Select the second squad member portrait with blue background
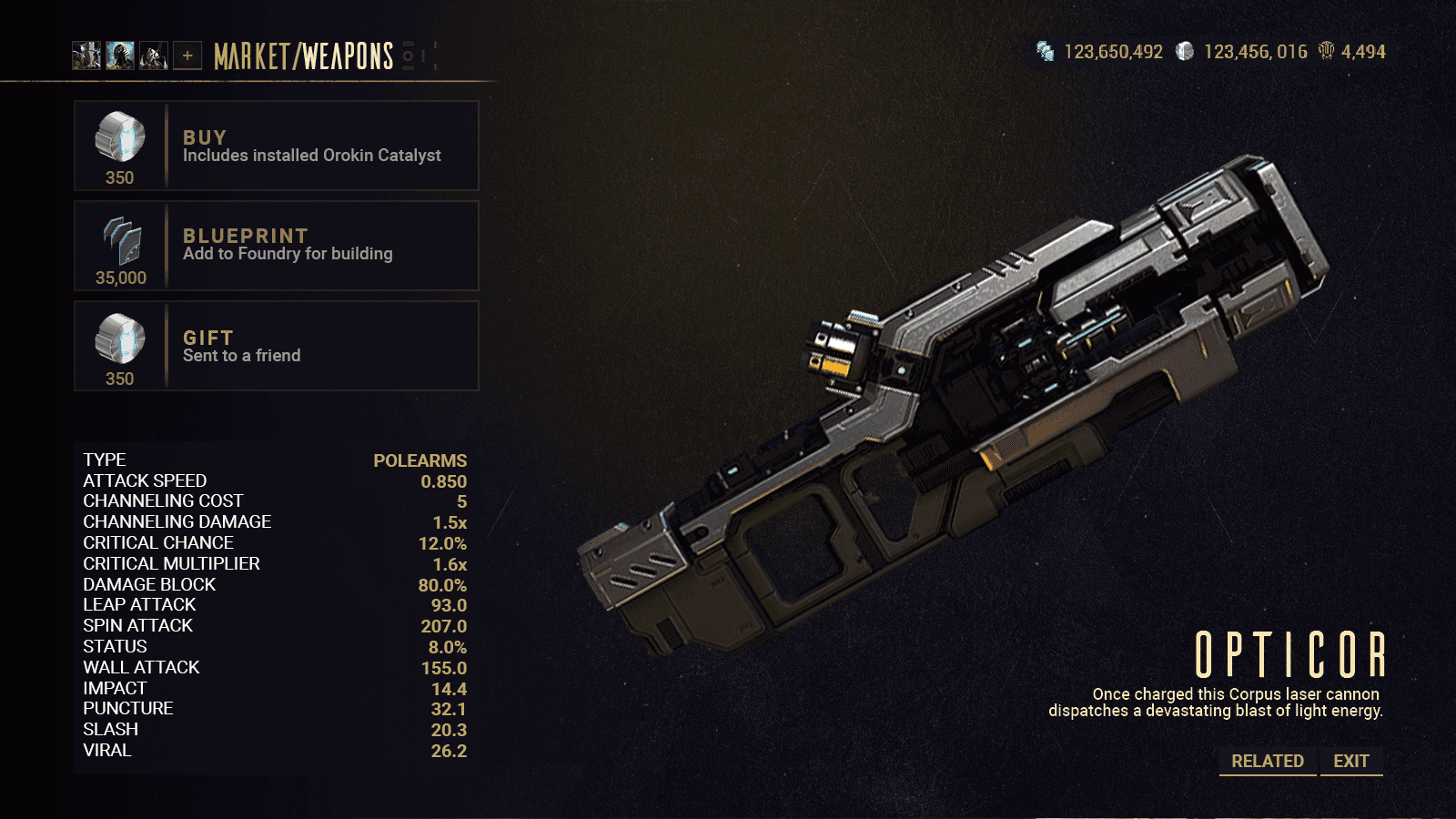 point(120,56)
